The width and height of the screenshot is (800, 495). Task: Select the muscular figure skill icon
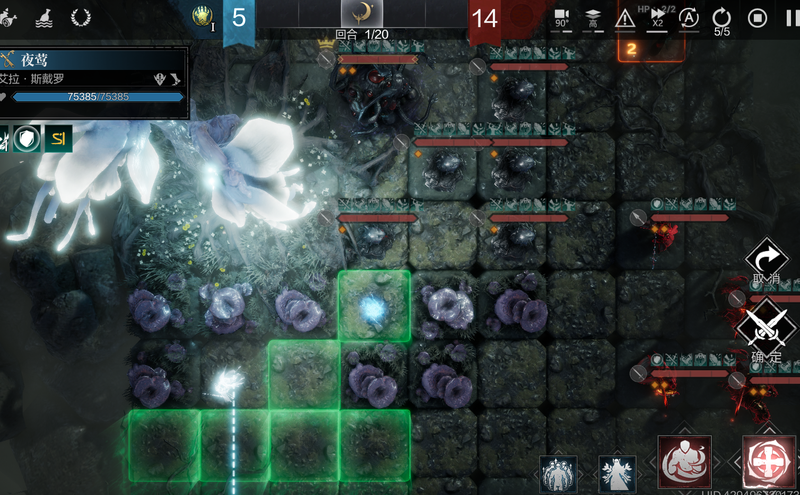[x=685, y=464]
